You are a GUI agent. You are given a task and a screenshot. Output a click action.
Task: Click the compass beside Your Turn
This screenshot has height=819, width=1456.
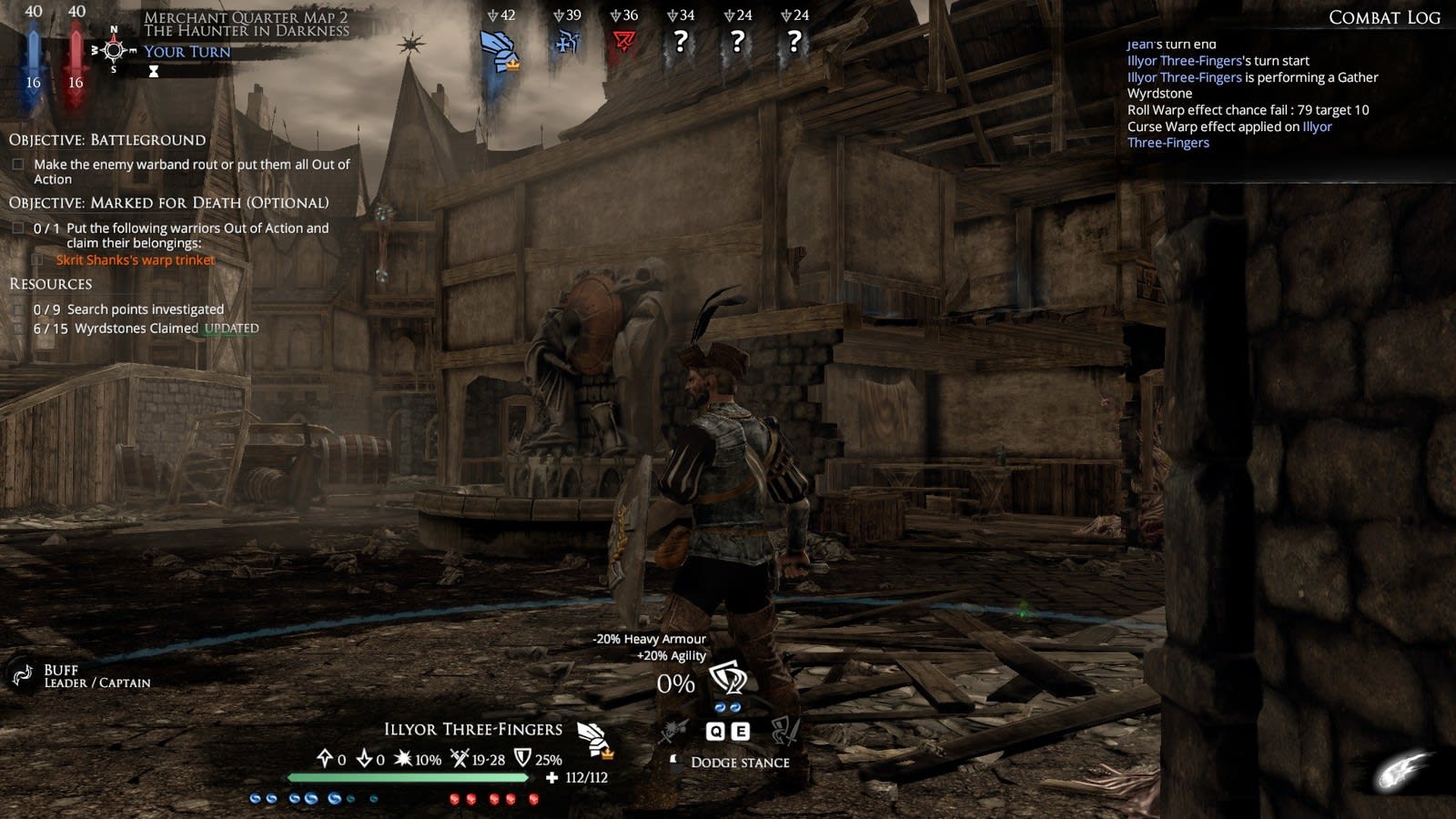pyautogui.click(x=114, y=50)
